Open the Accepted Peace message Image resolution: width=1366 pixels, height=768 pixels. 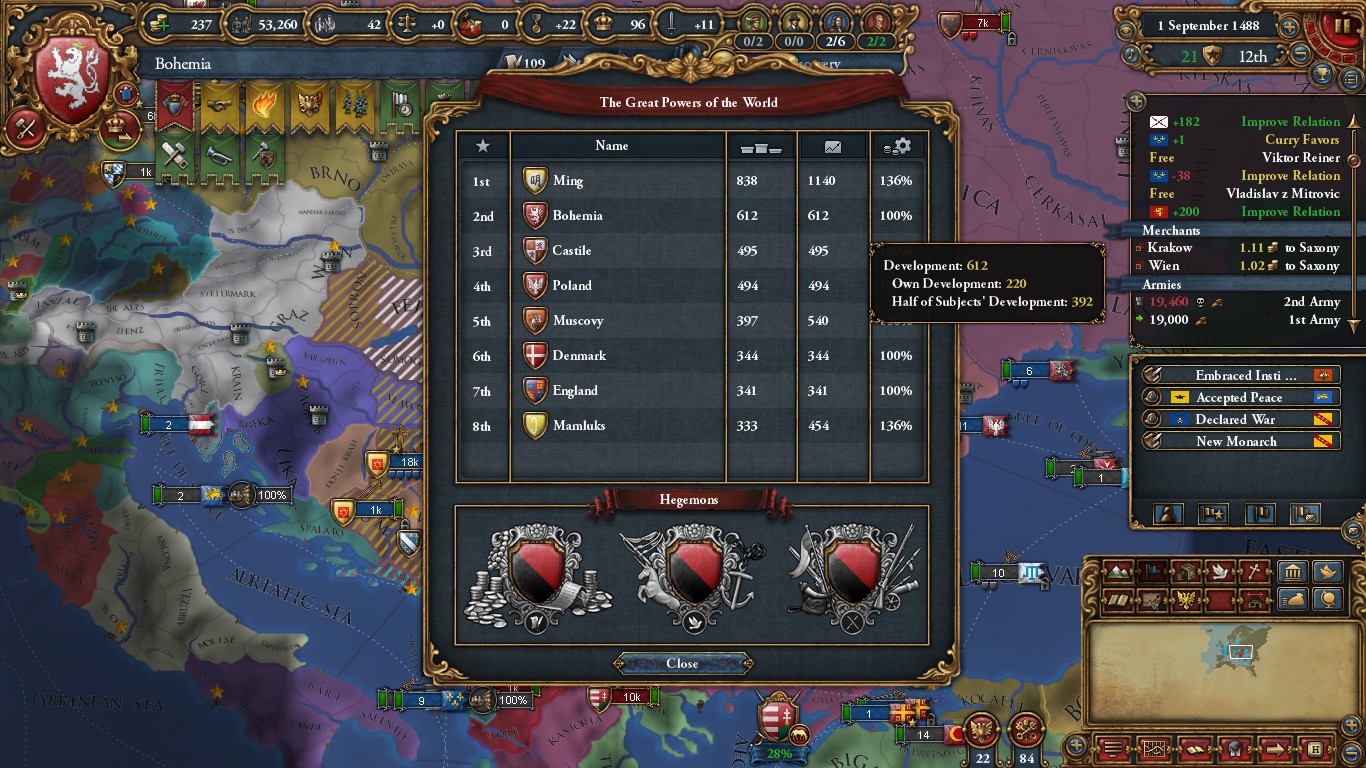[1236, 397]
